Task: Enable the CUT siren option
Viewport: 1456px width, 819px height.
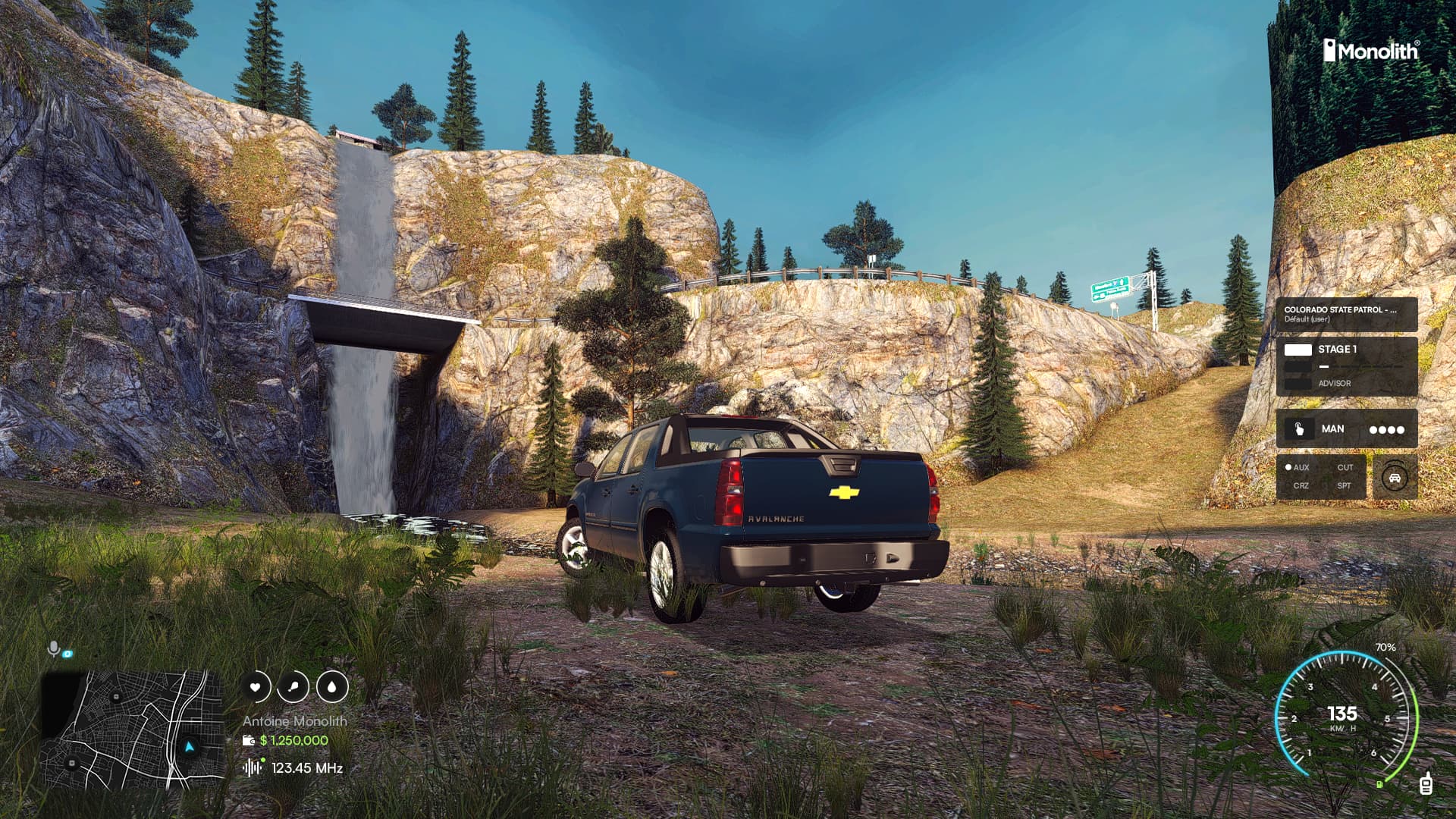Action: [1345, 467]
